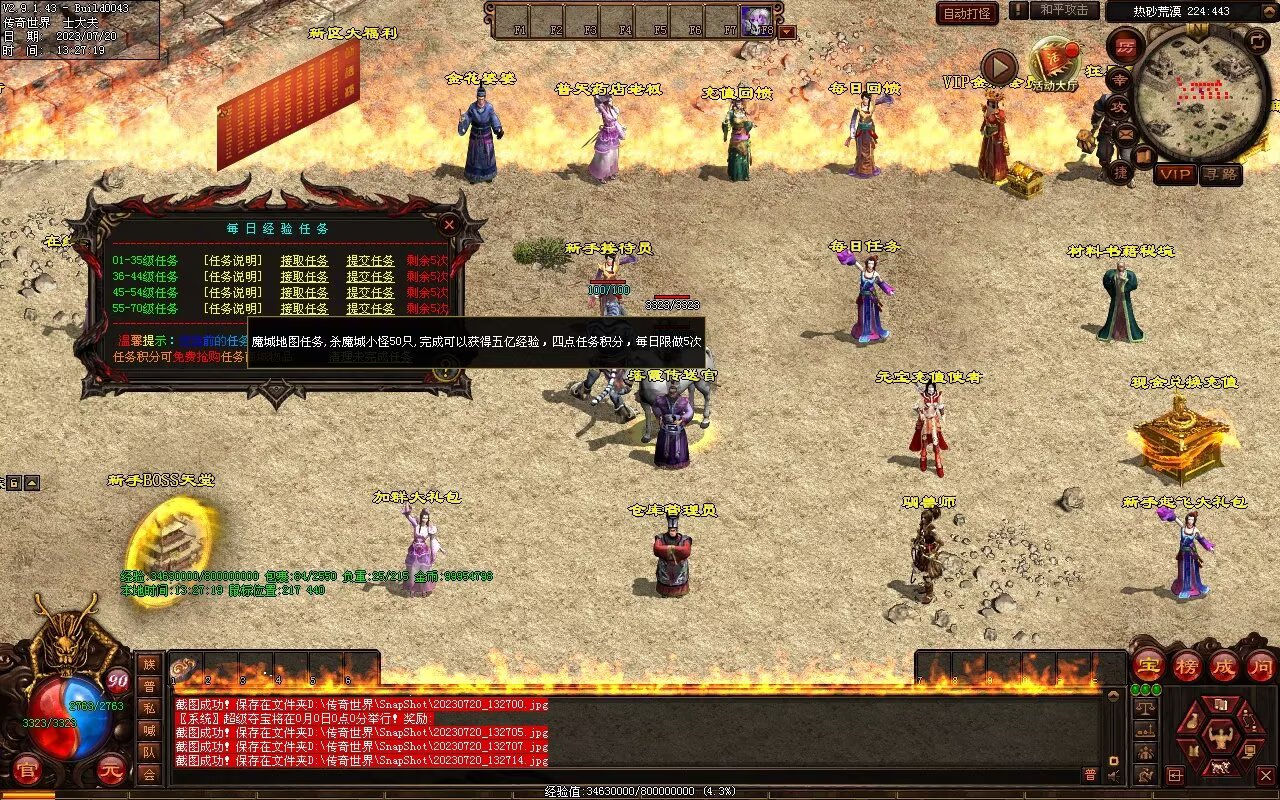Toggle the auto-fight button (自动打怪)
Image resolution: width=1280 pixels, height=800 pixels.
tap(967, 13)
